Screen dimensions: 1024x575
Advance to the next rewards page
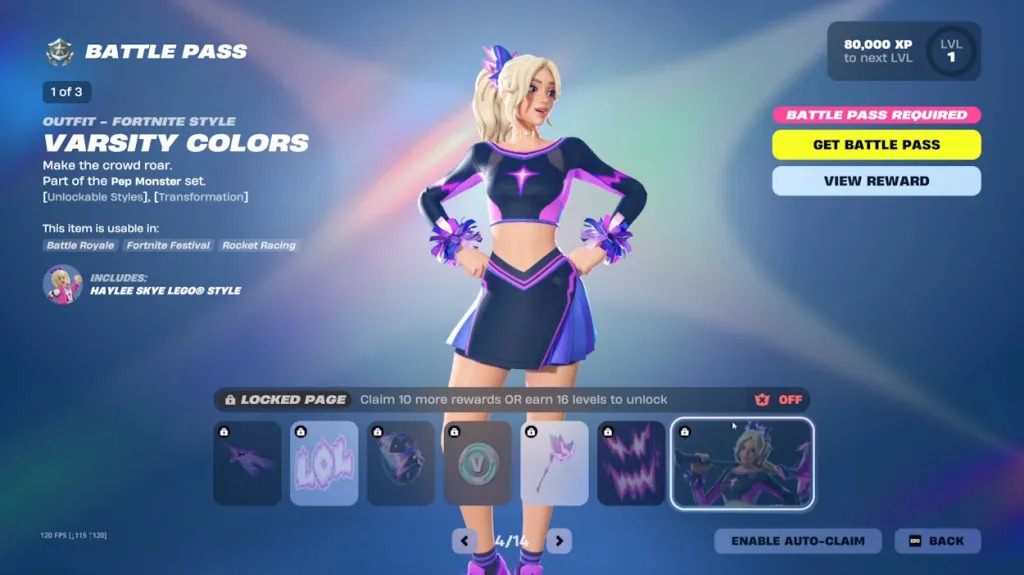tap(559, 541)
